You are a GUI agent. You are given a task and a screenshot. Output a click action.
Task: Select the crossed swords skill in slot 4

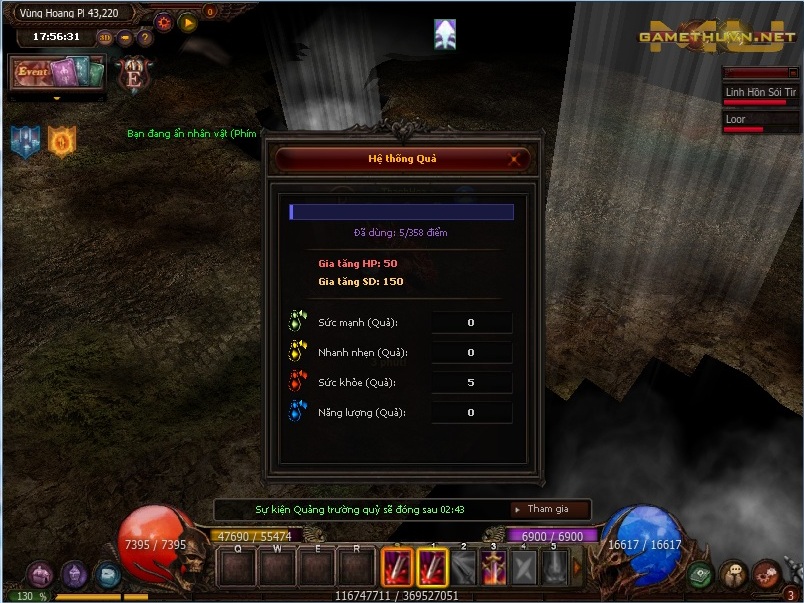pyautogui.click(x=523, y=568)
